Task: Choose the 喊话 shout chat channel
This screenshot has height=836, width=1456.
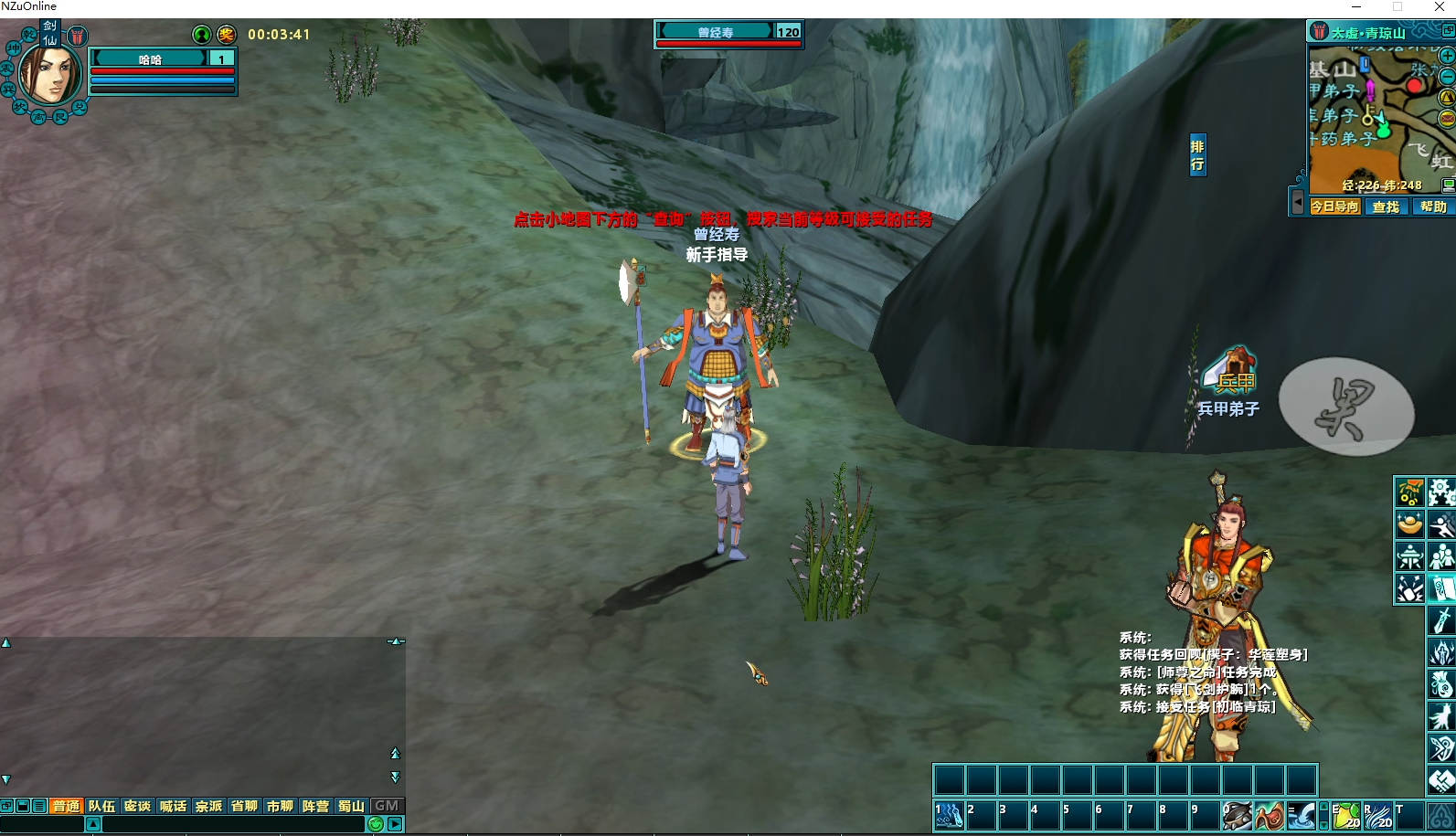Action: point(173,806)
